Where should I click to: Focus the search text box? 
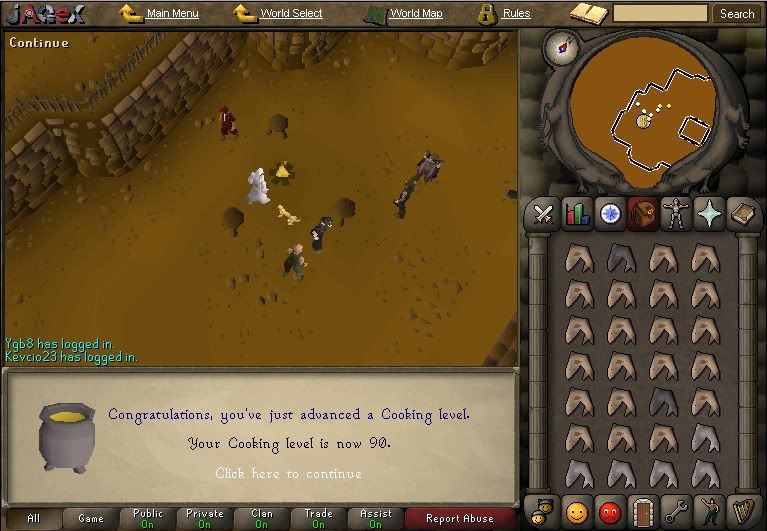click(660, 14)
